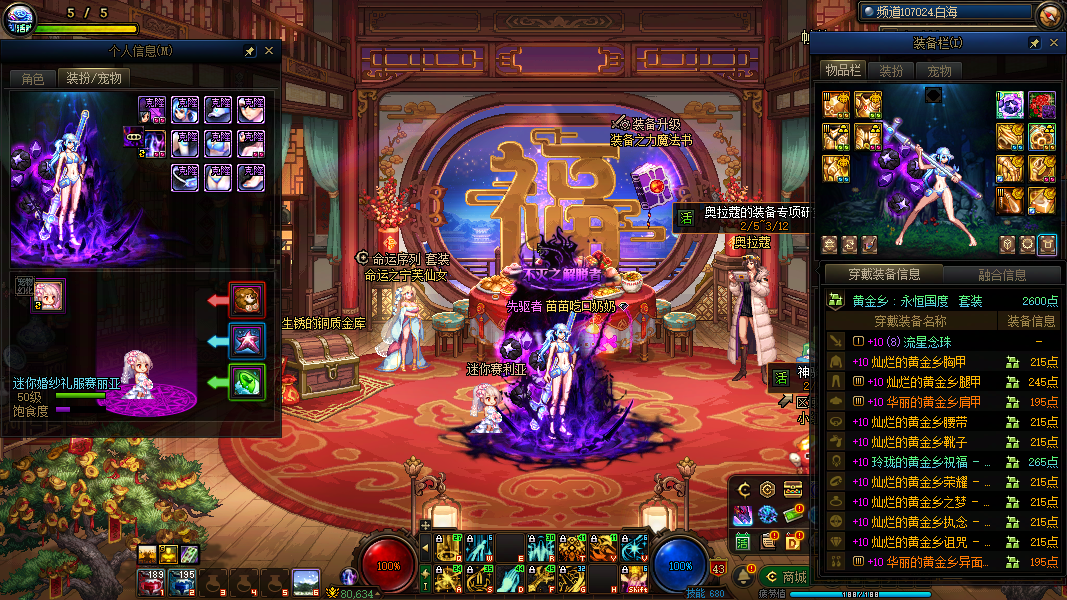
Task: Use the red HP potion in quickslot 1
Action: pos(153,582)
